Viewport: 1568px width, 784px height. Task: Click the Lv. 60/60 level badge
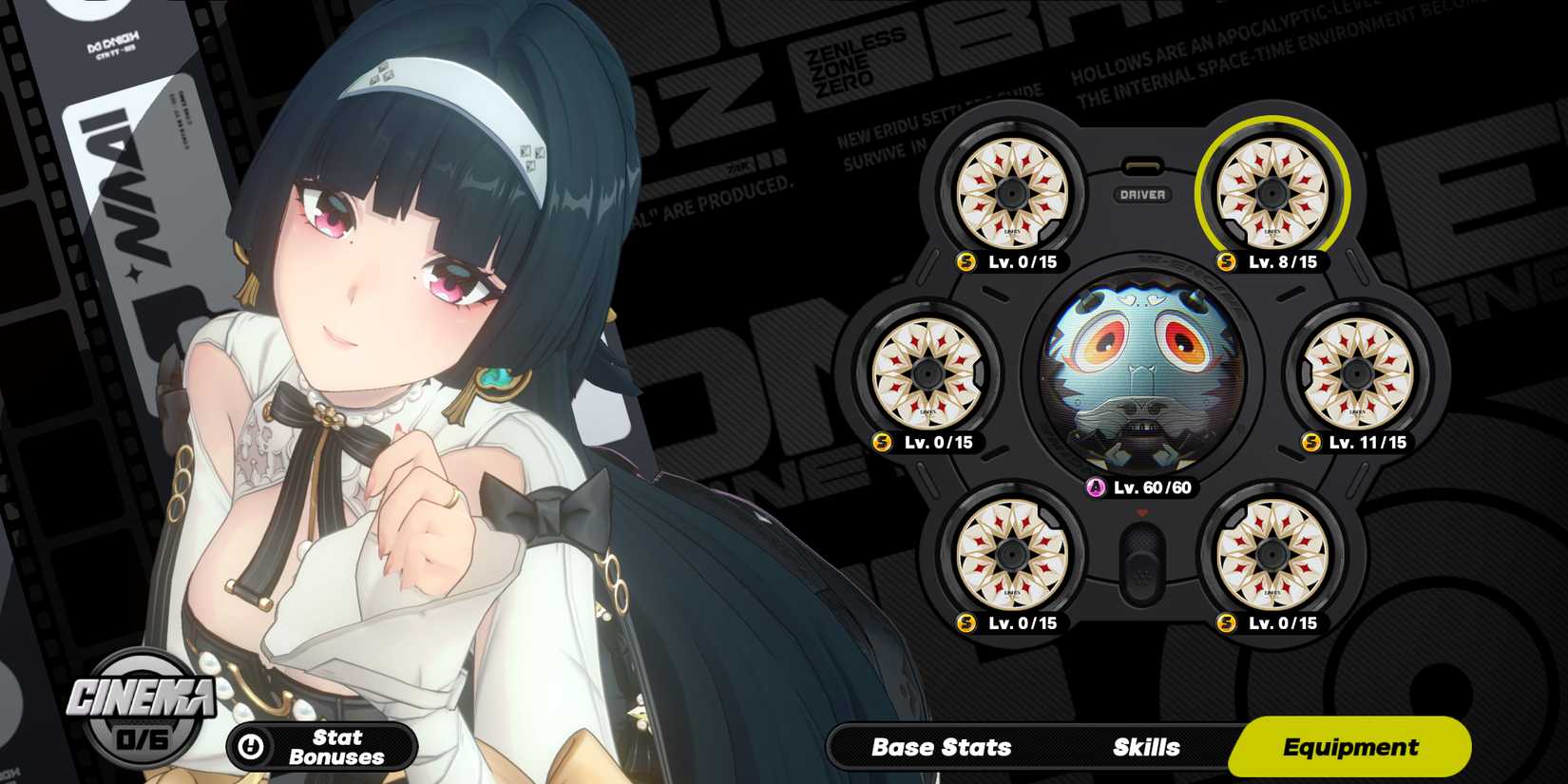click(1152, 486)
